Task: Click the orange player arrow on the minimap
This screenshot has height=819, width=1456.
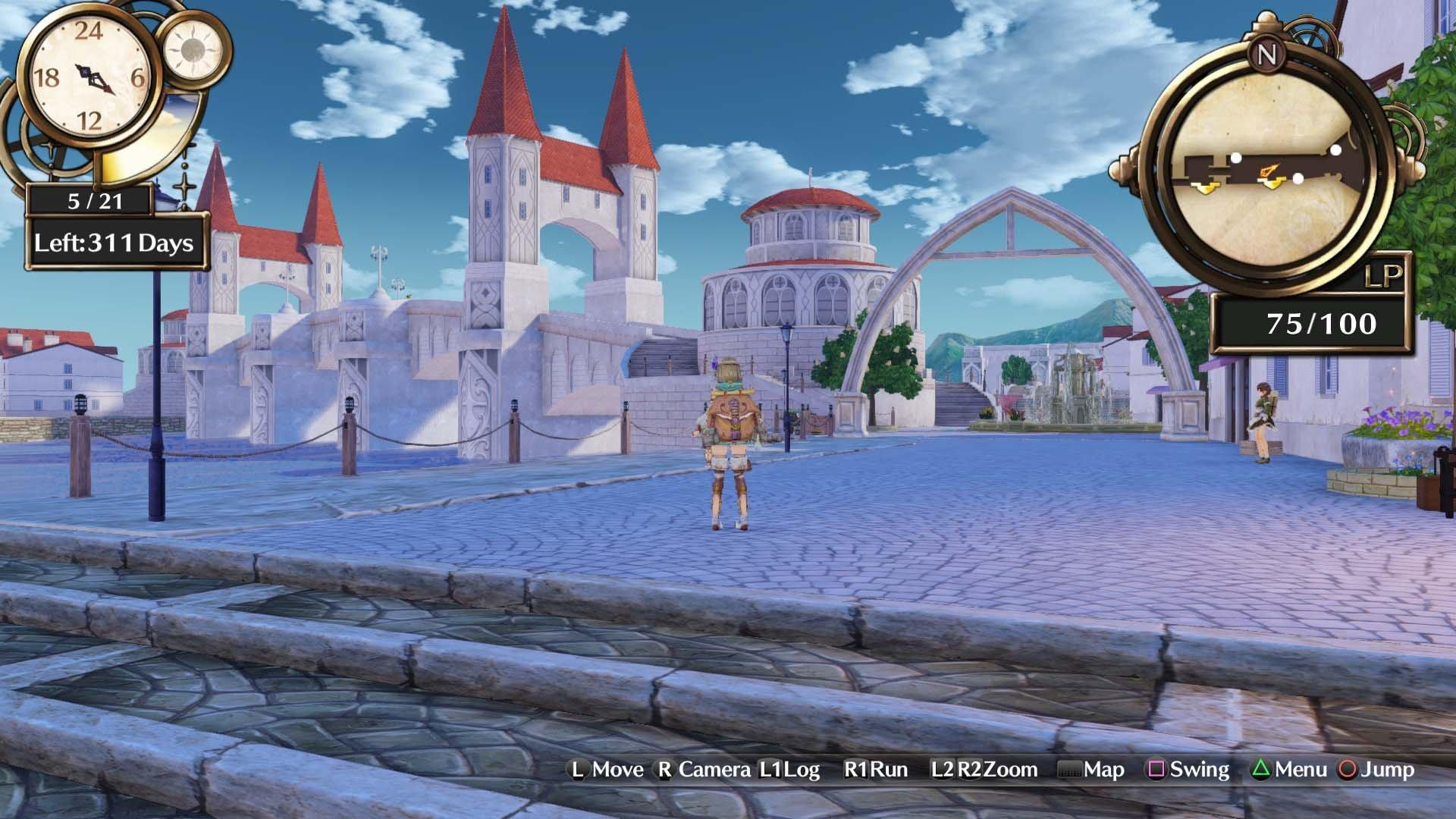Action: [x=1270, y=171]
